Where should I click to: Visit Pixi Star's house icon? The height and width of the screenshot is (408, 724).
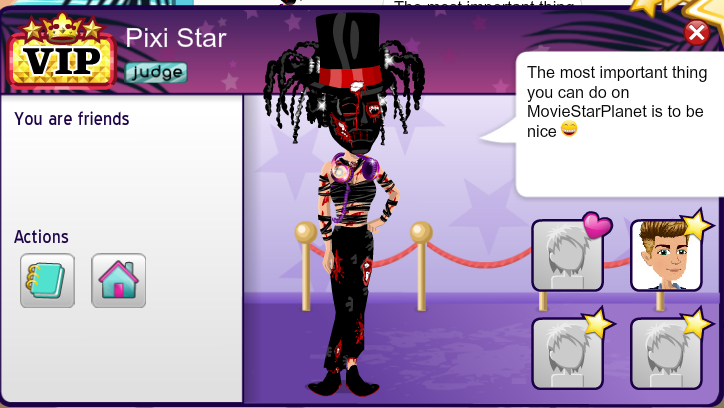point(119,280)
